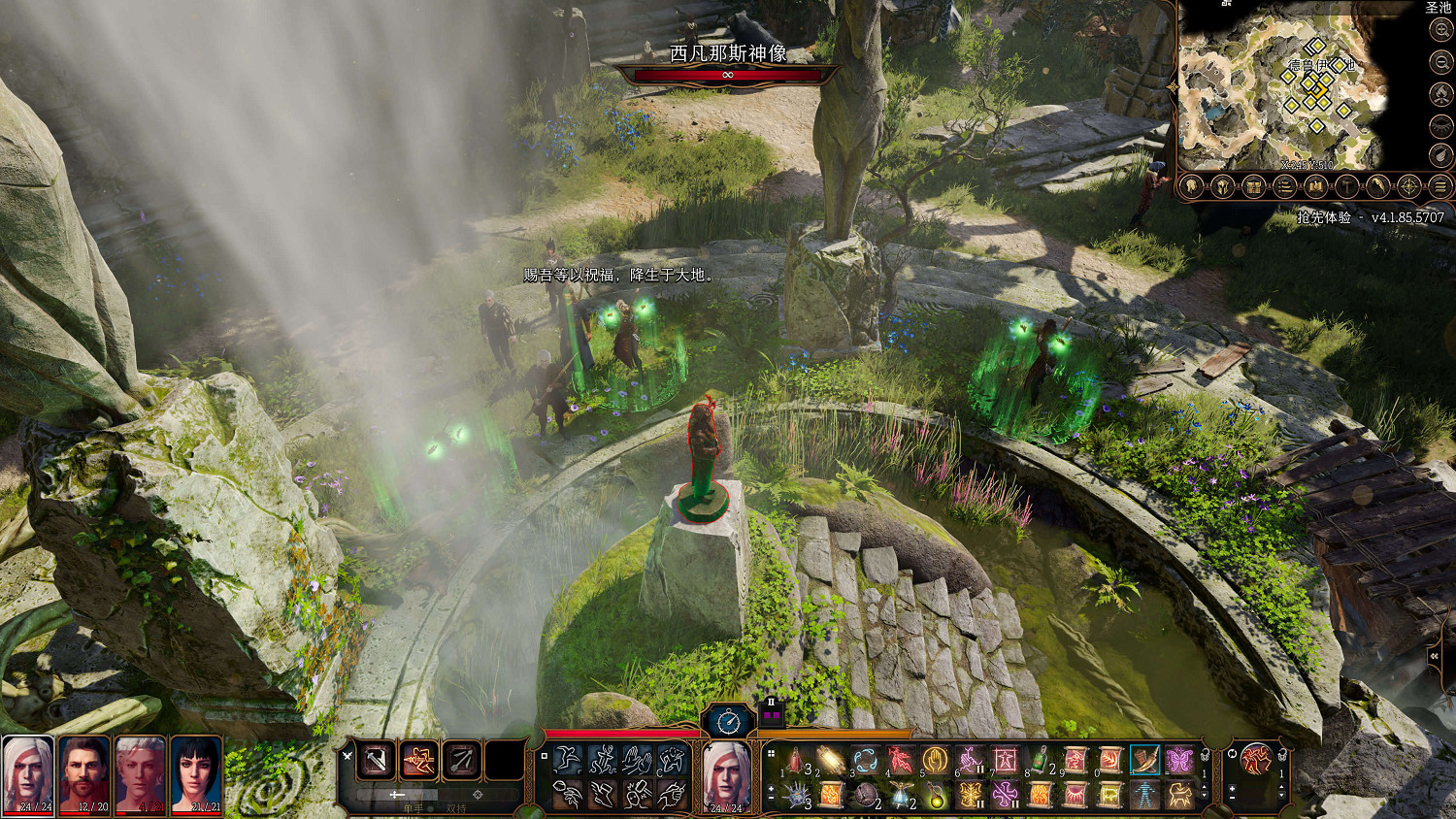Click the minimap area
Screen dimensions: 1456x819
tap(1281, 92)
